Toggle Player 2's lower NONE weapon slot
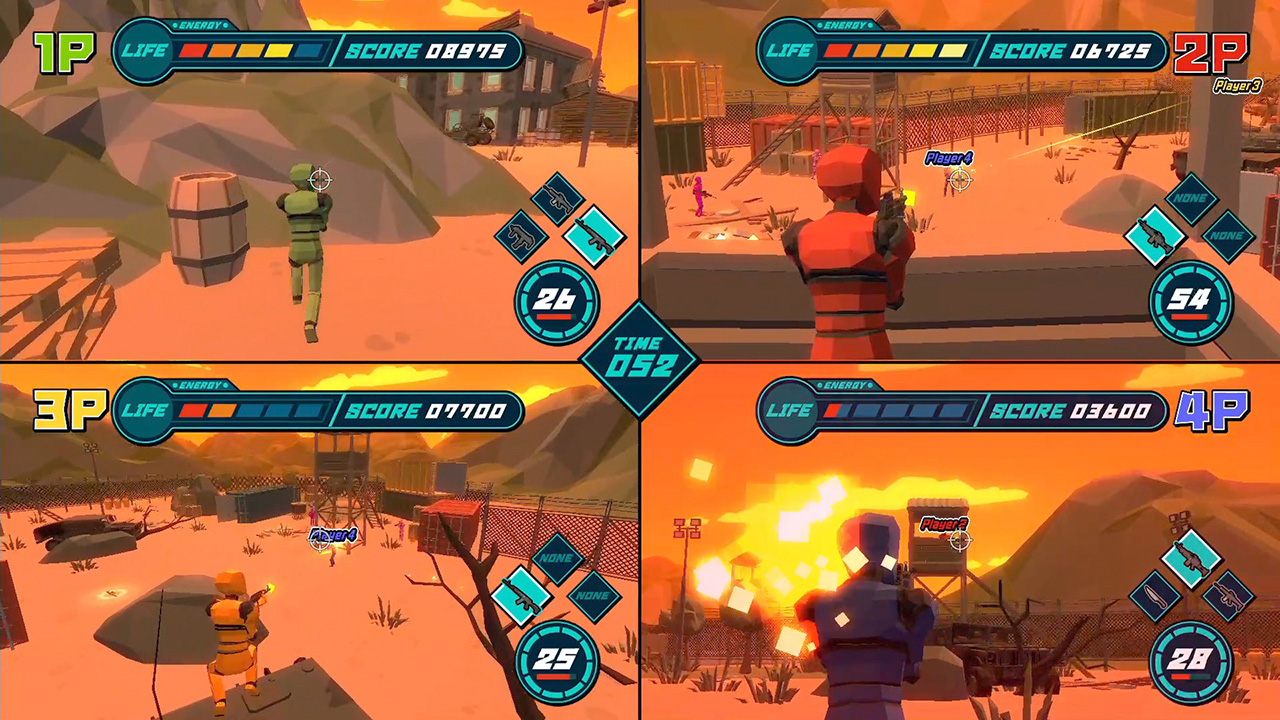Image resolution: width=1280 pixels, height=720 pixels. 1226,234
